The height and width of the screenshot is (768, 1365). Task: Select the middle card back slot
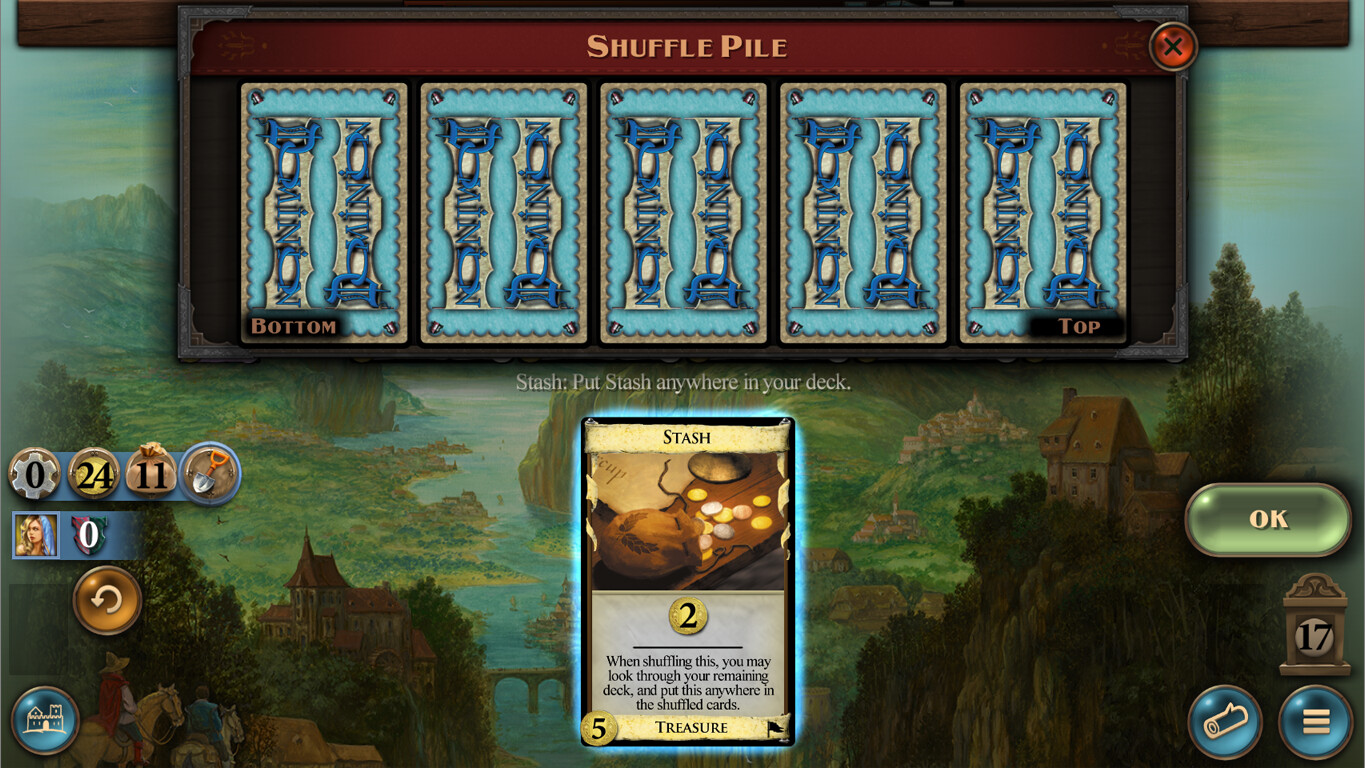click(x=683, y=215)
